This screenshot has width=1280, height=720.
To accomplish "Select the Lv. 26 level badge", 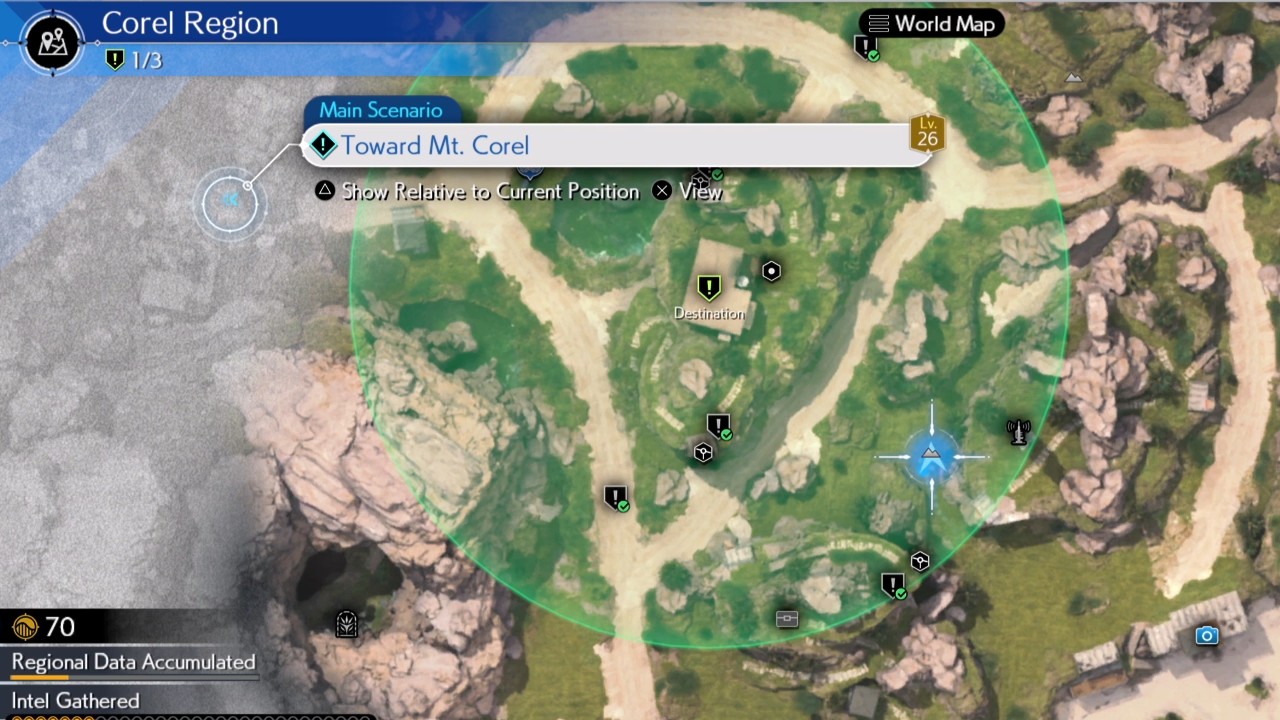I will click(x=926, y=133).
